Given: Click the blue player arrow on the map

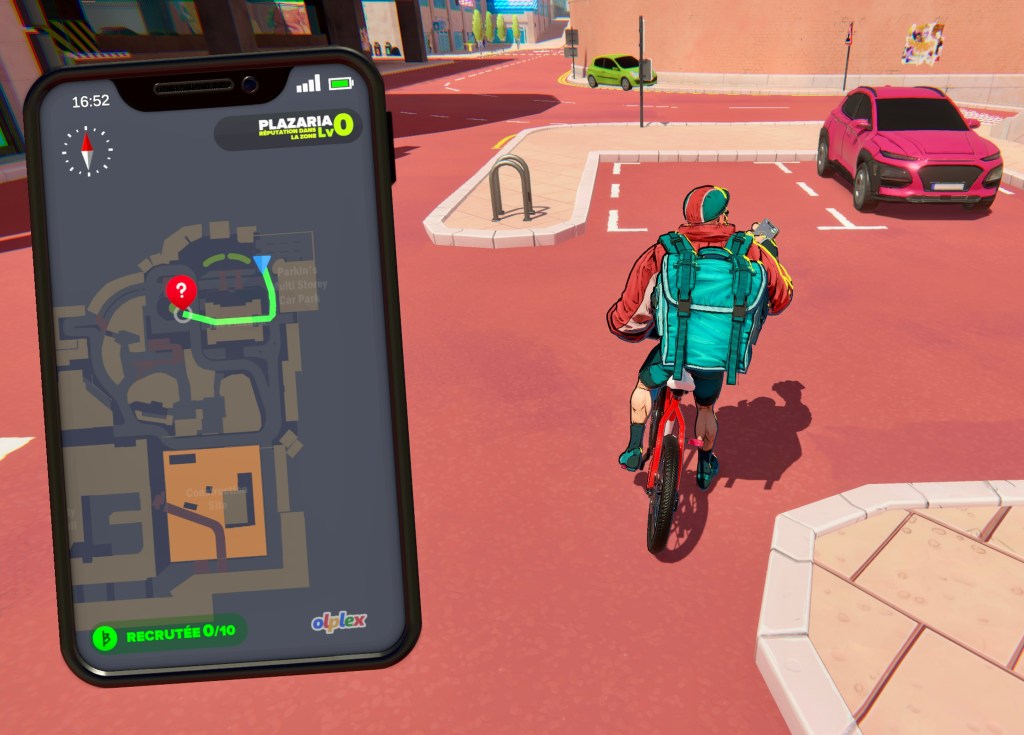Looking at the screenshot, I should pyautogui.click(x=262, y=264).
